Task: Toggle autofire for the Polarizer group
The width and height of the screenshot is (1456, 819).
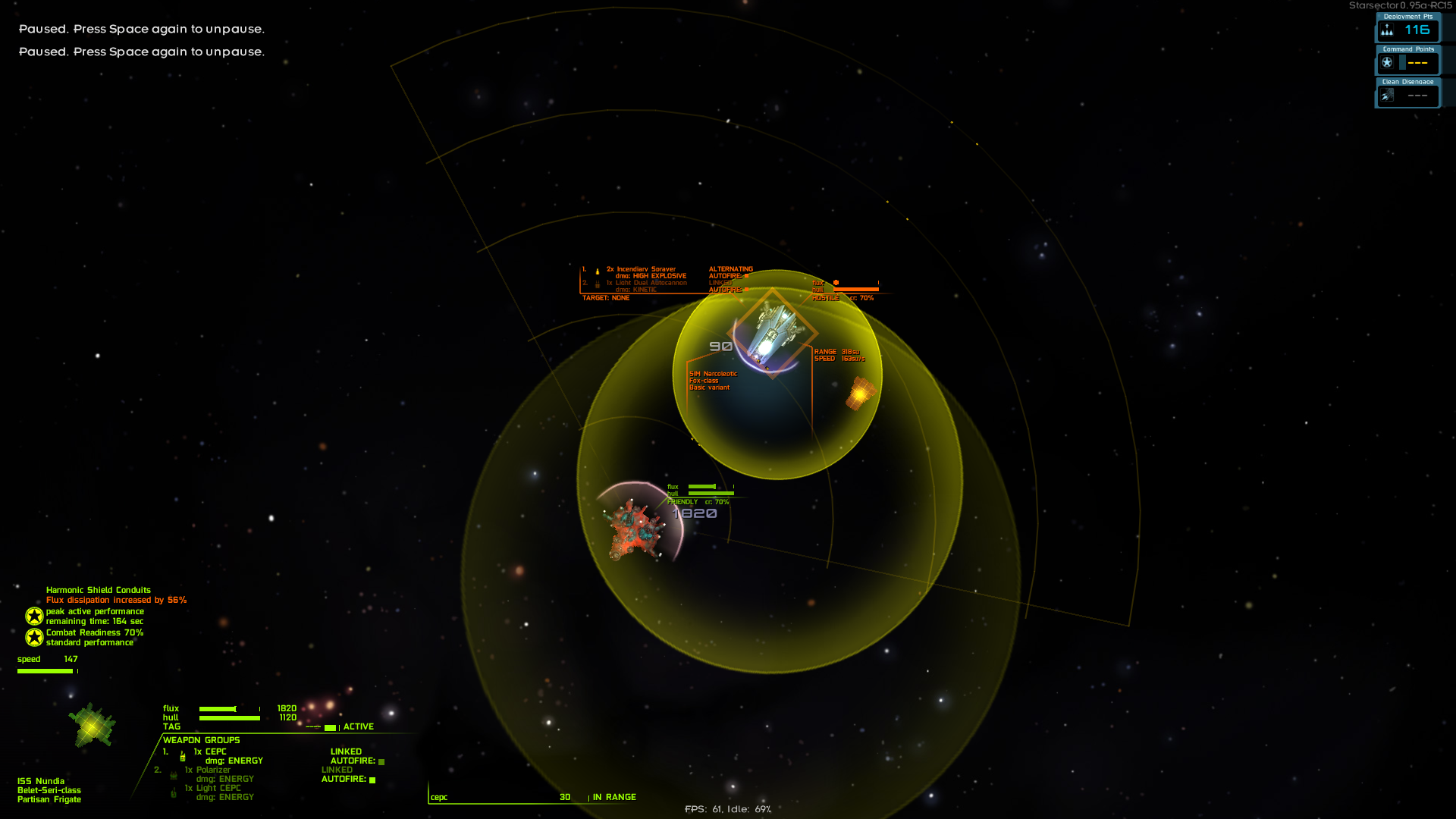Action: (372, 780)
